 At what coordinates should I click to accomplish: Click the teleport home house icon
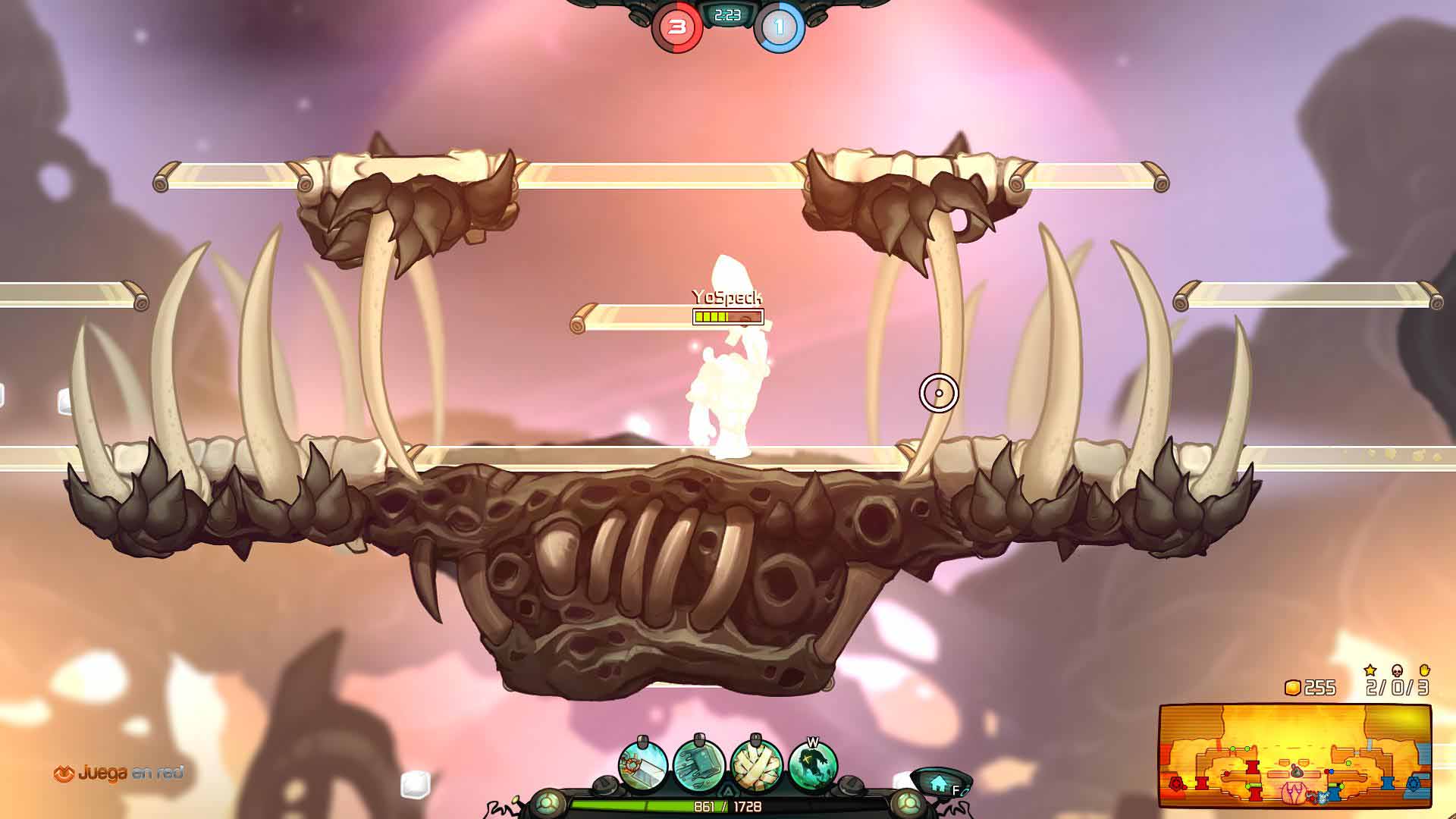pyautogui.click(x=939, y=782)
